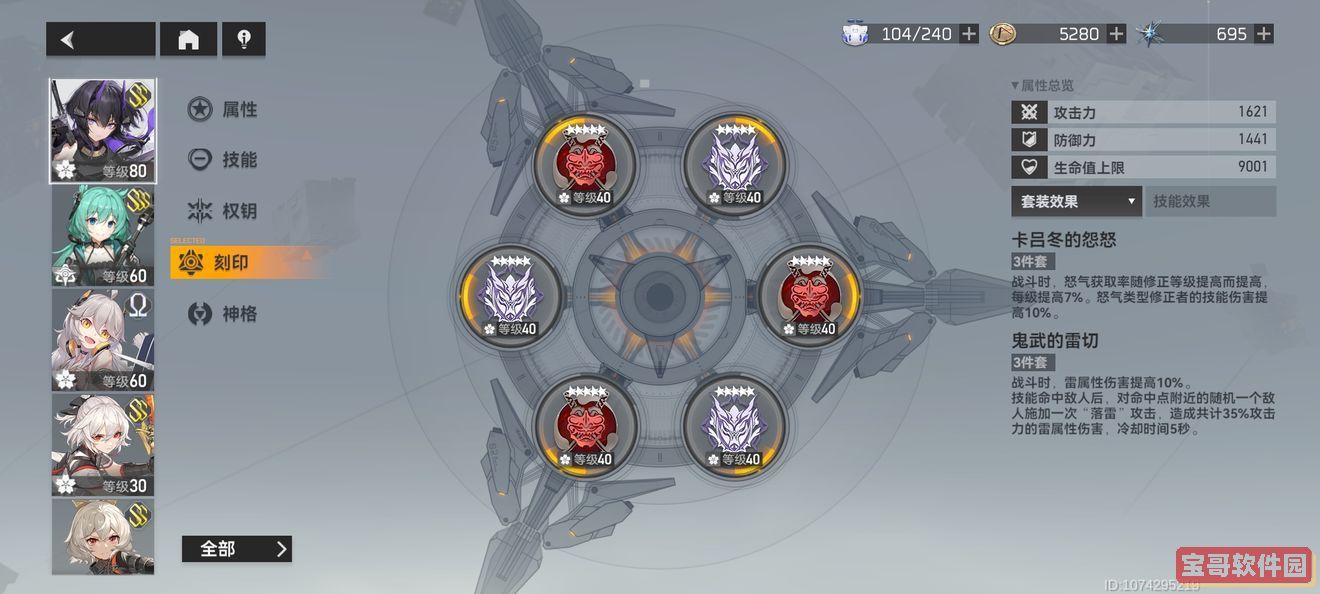Viewport: 1320px width, 594px height.
Task: Open the 全部 filter button
Action: pos(236,549)
